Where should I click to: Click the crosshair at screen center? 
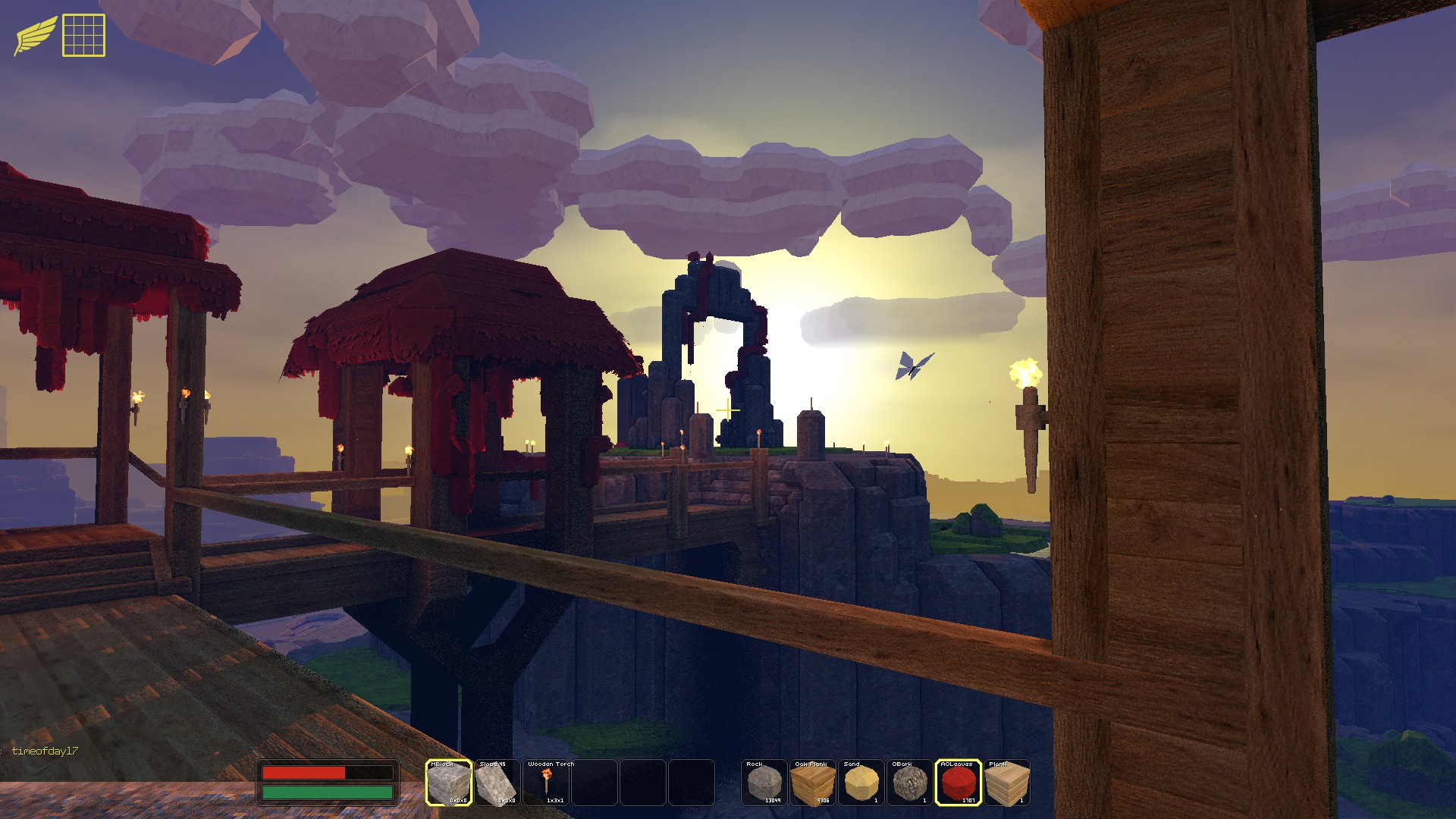click(x=728, y=409)
